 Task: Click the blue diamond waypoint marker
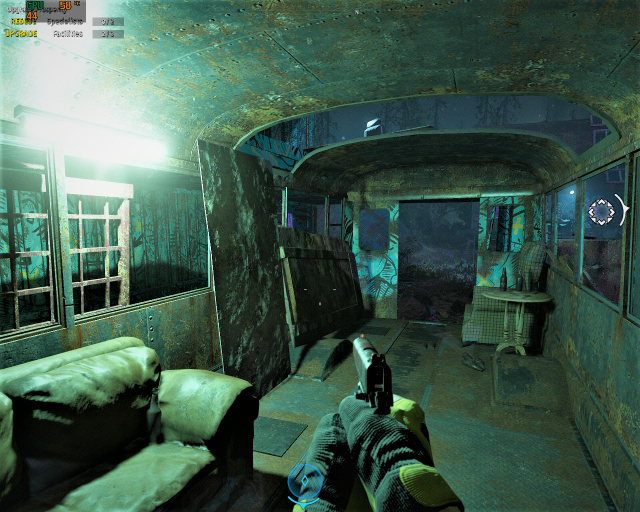(x=306, y=482)
